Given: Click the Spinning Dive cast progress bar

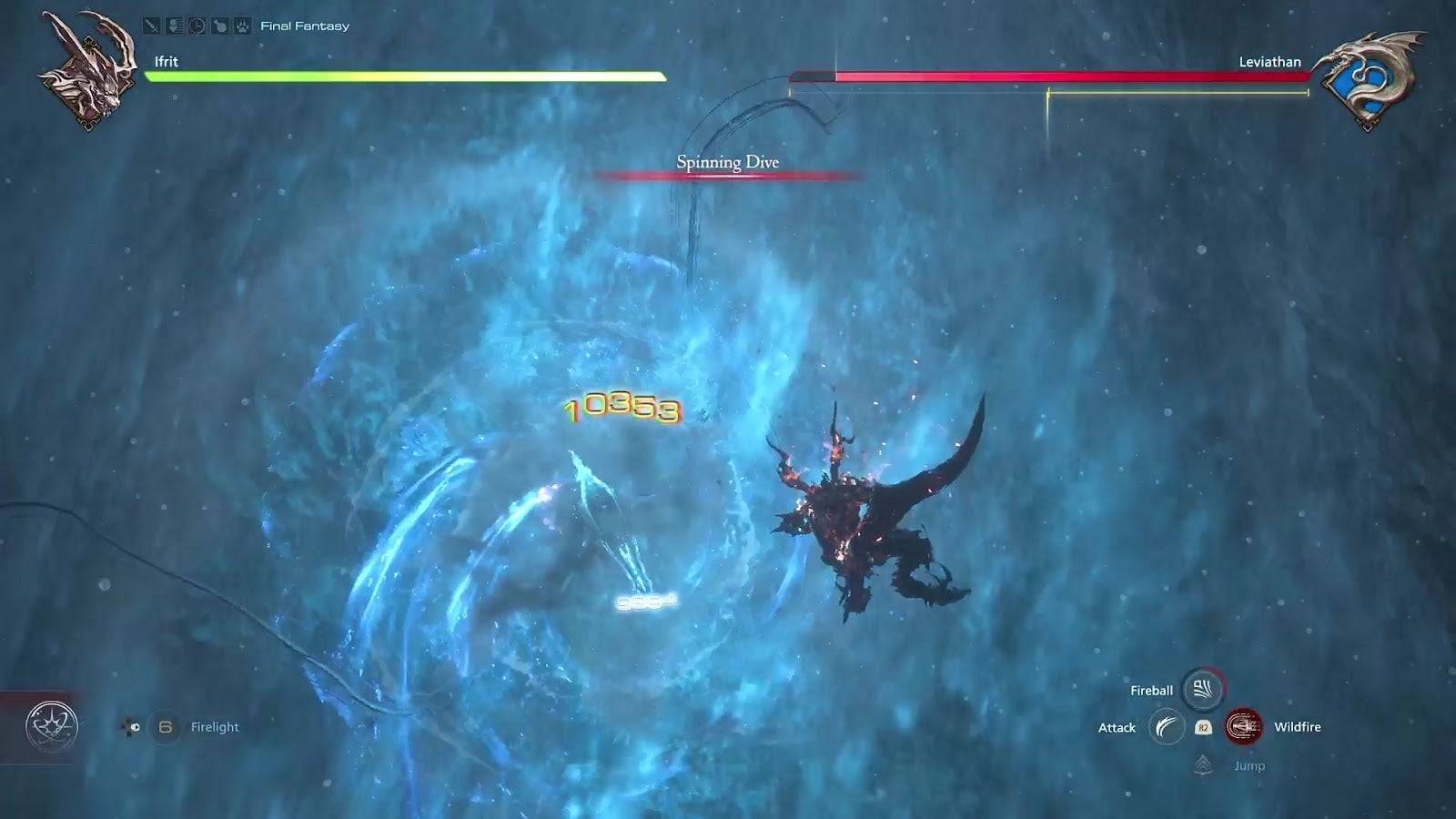Looking at the screenshot, I should point(727,176).
